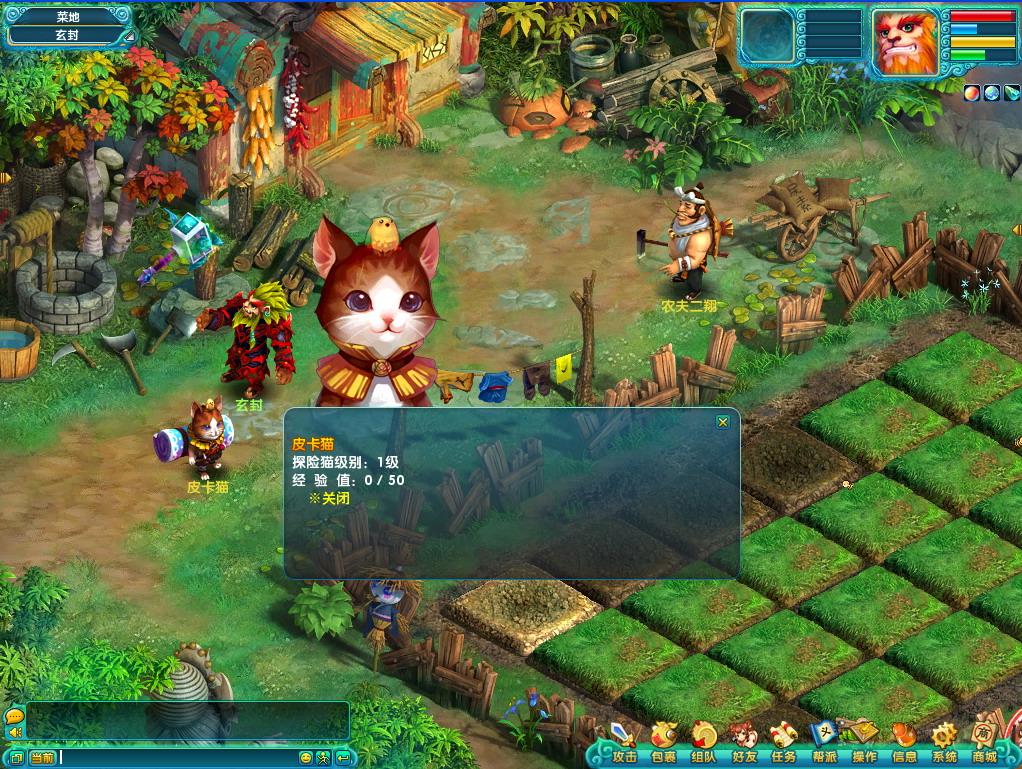Click the orange speech bubble chat icon
This screenshot has height=769, width=1022.
tap(14, 716)
